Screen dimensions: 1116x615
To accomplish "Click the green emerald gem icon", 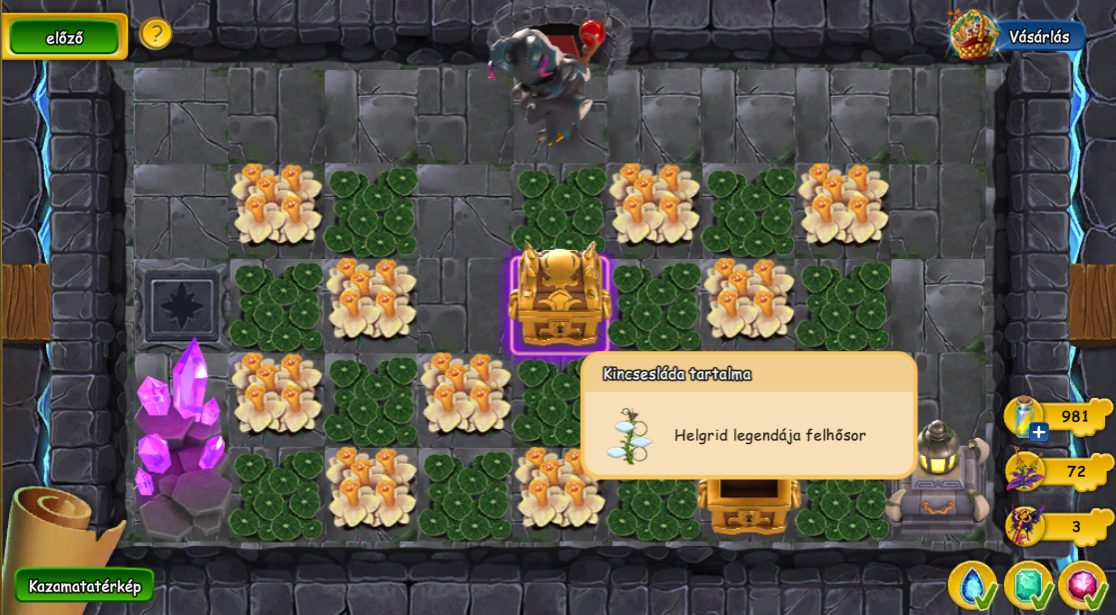I will 1026,585.
